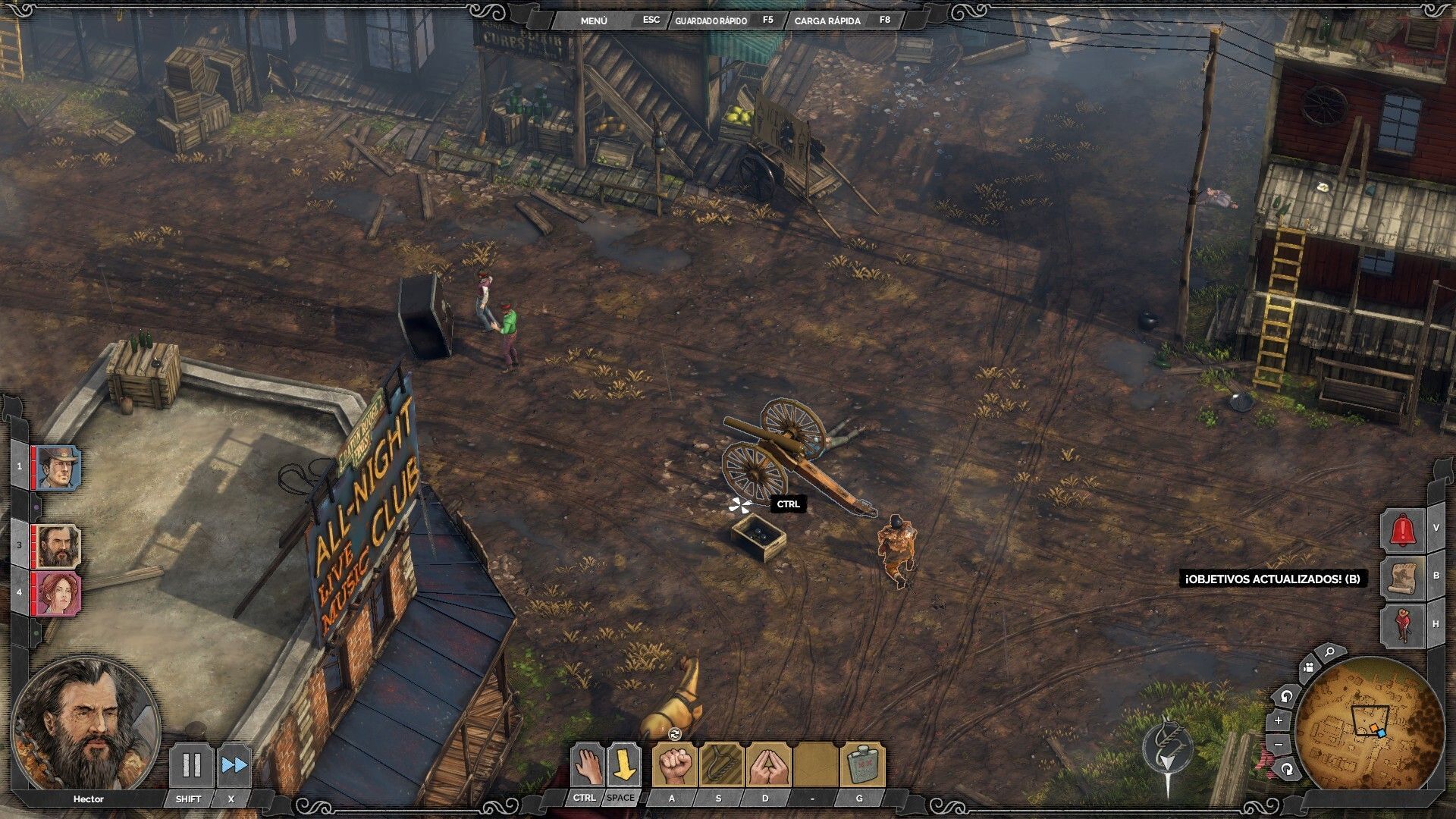Open the objectives scroll icon
1456x819 pixels.
point(1403,578)
